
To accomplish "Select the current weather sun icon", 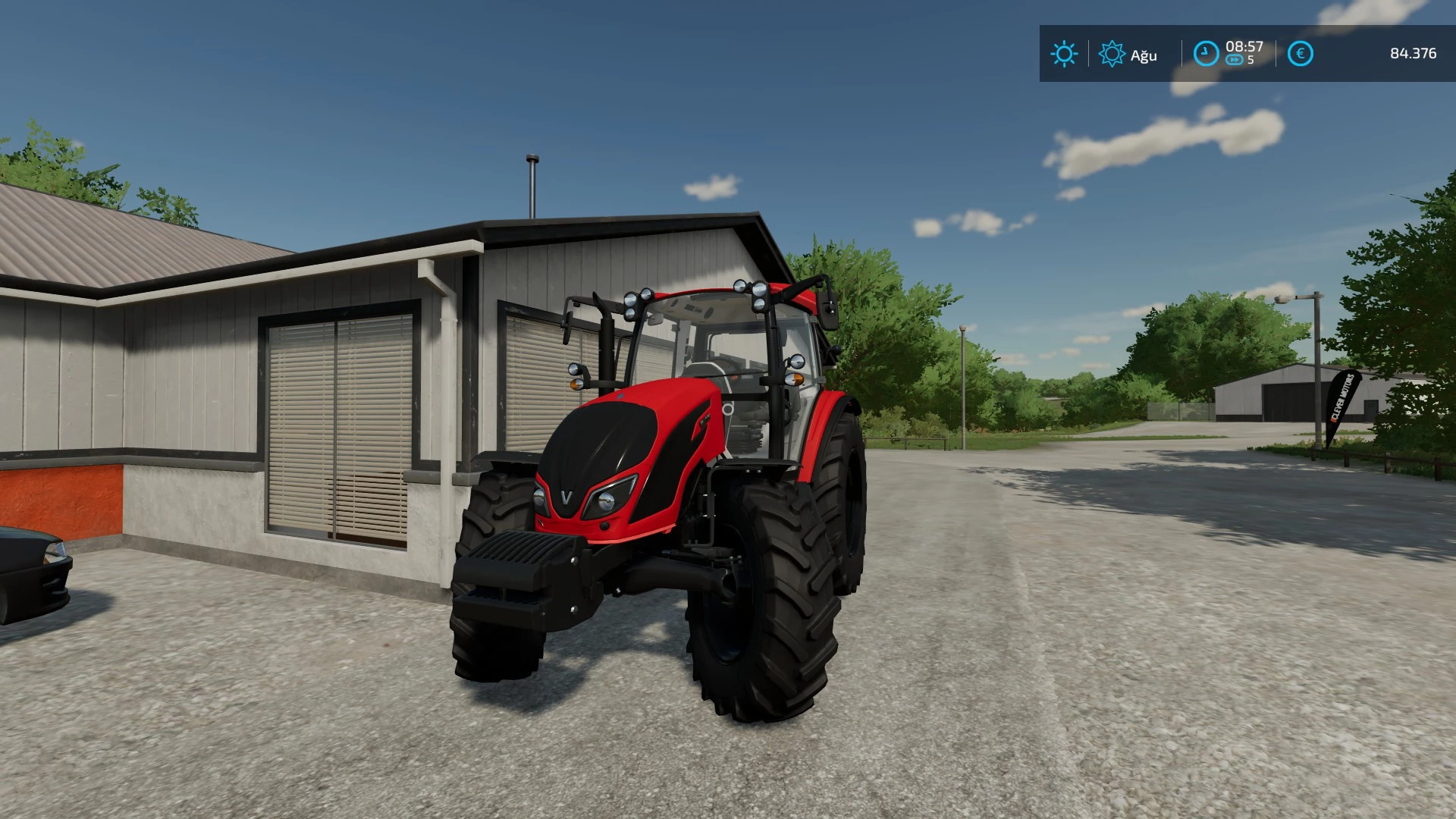I will (1065, 54).
